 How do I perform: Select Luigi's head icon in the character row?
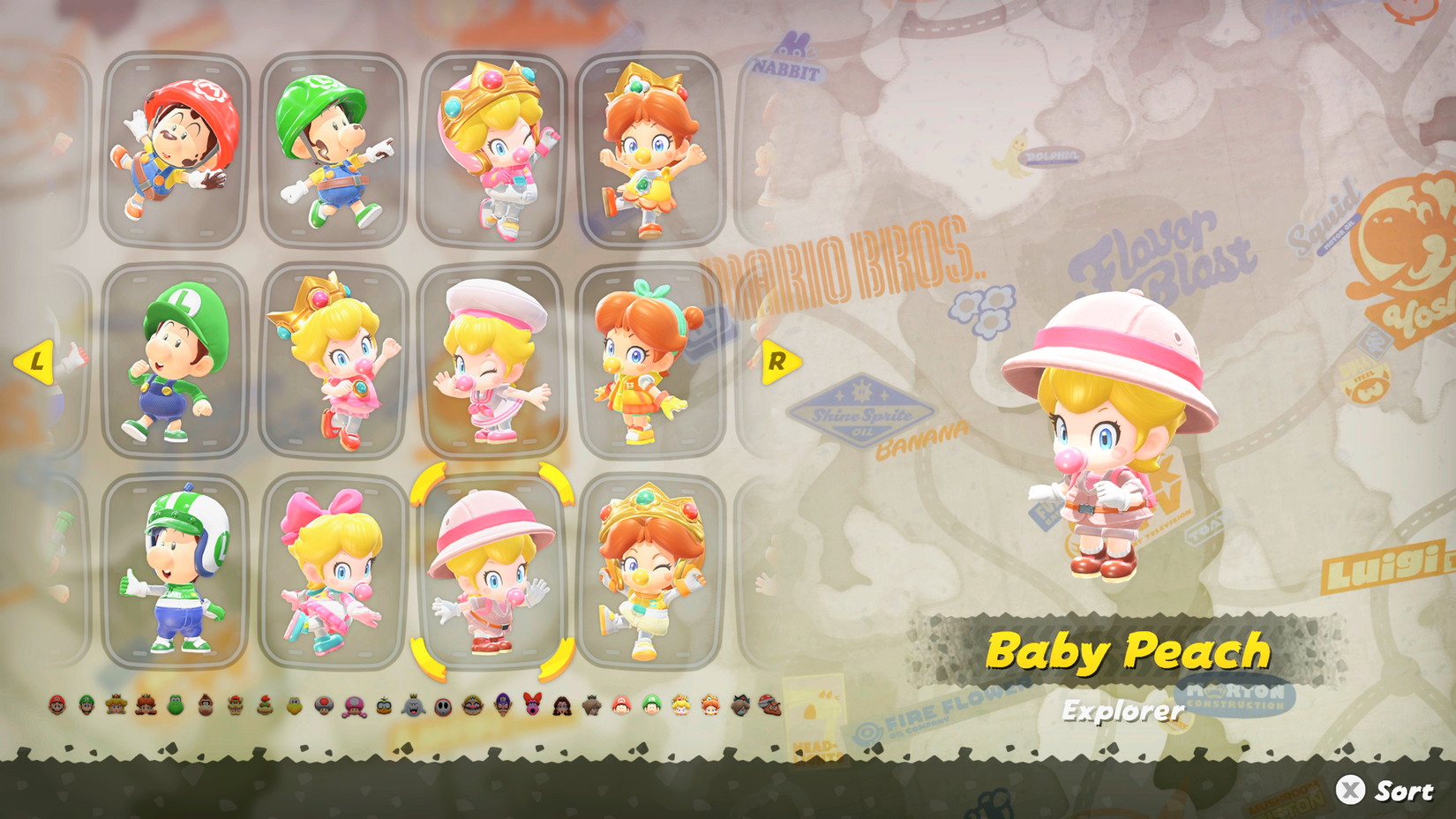click(87, 707)
